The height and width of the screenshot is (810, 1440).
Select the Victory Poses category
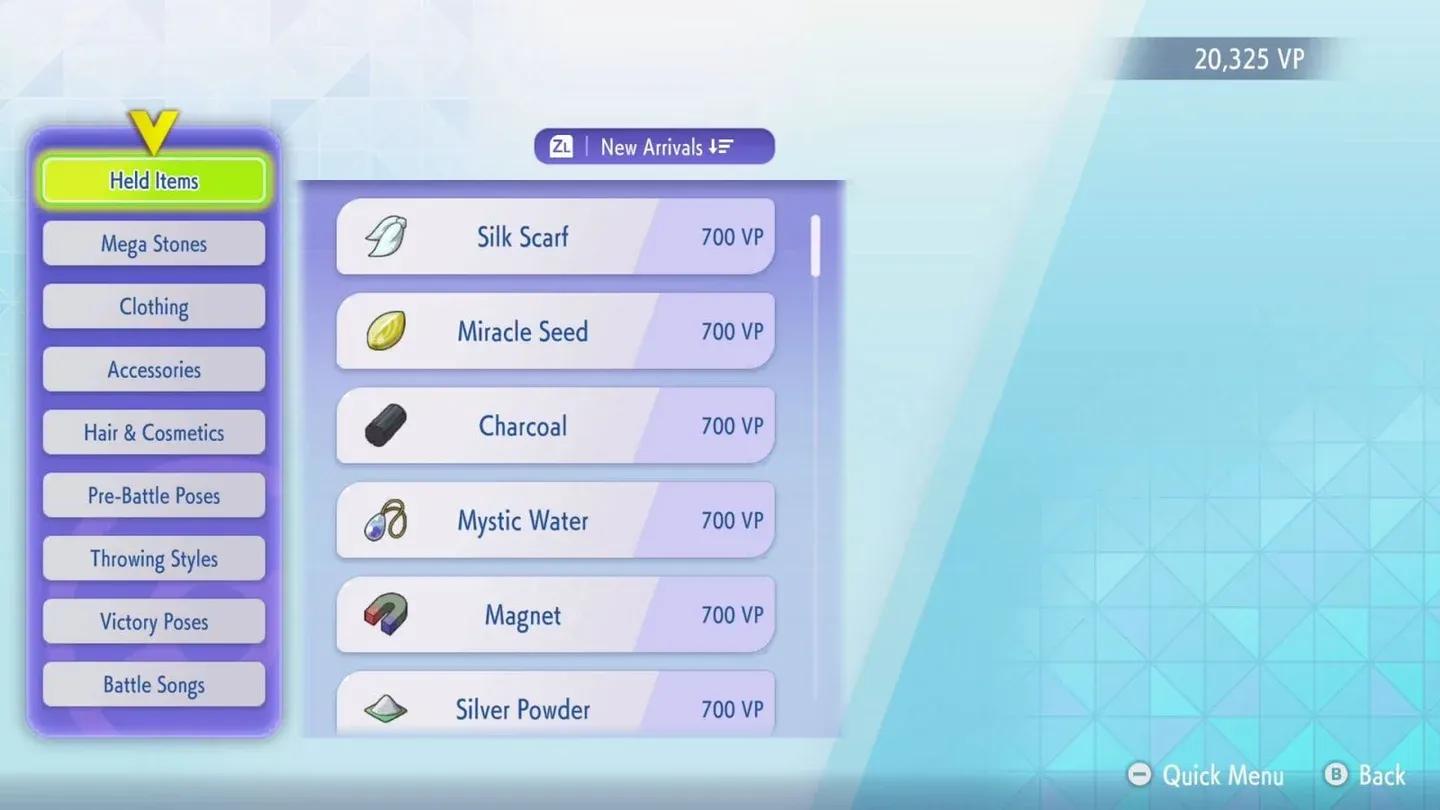153,621
